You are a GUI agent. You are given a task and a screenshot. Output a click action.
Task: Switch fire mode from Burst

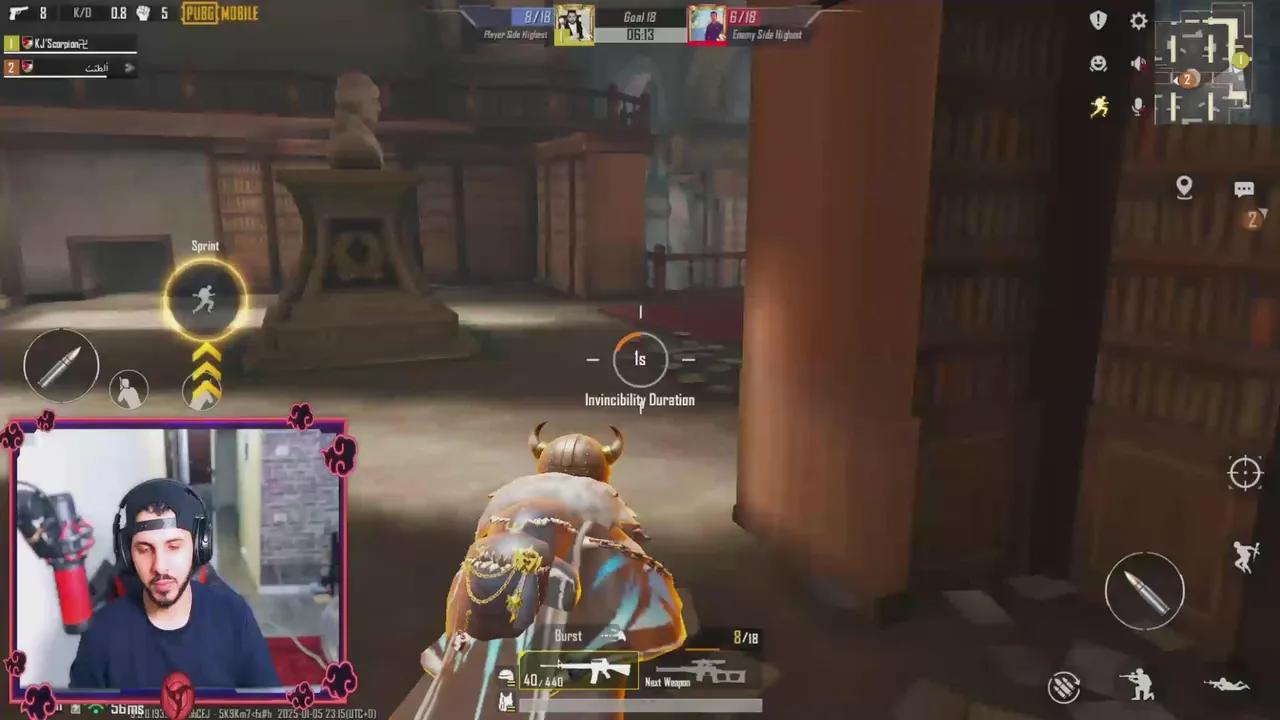tap(567, 636)
